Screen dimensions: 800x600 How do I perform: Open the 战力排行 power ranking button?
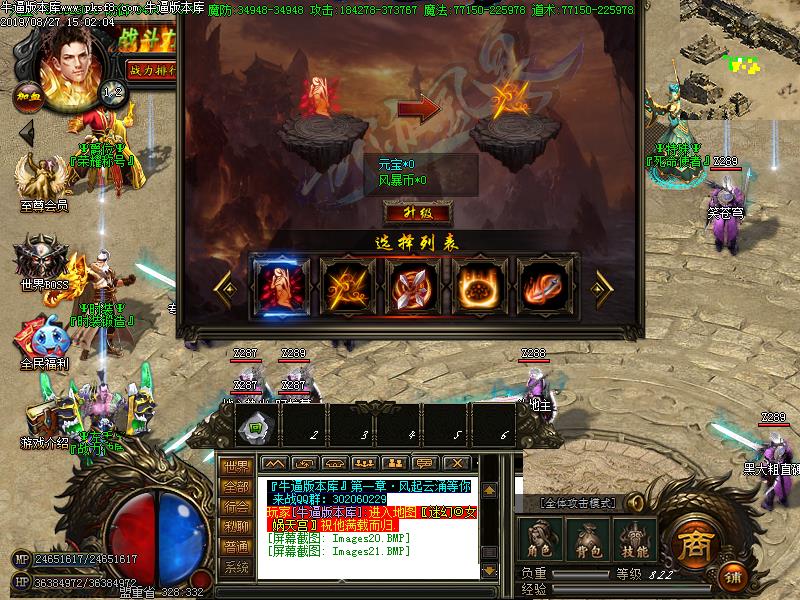tap(150, 72)
